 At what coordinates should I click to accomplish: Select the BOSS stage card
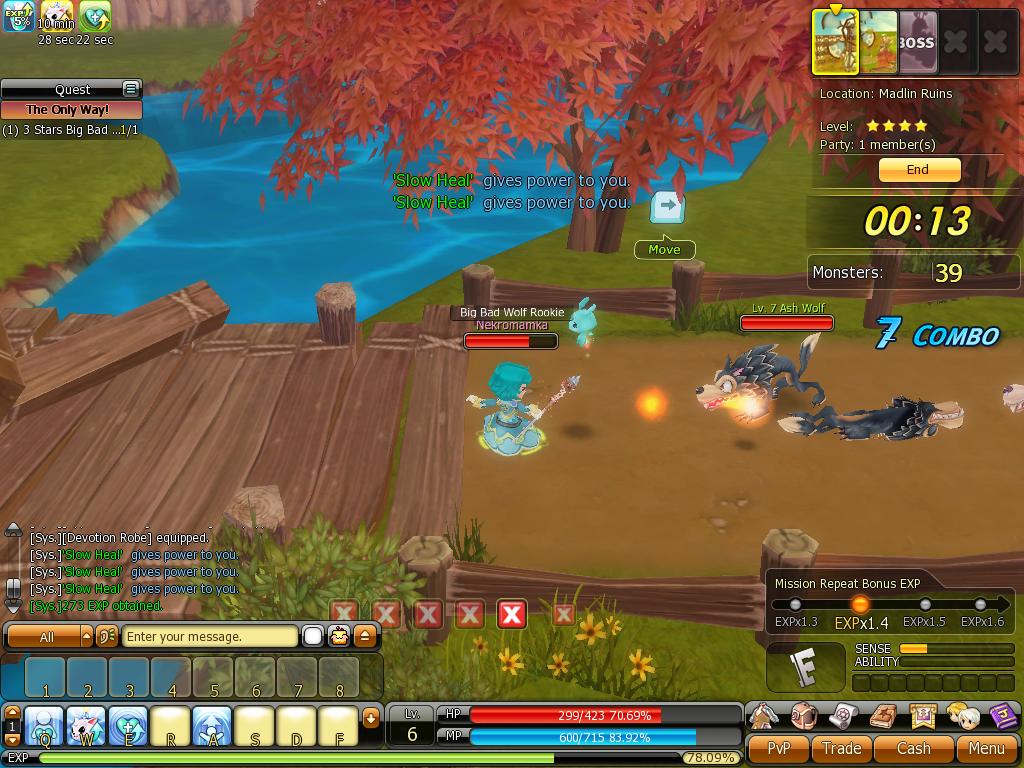[916, 43]
